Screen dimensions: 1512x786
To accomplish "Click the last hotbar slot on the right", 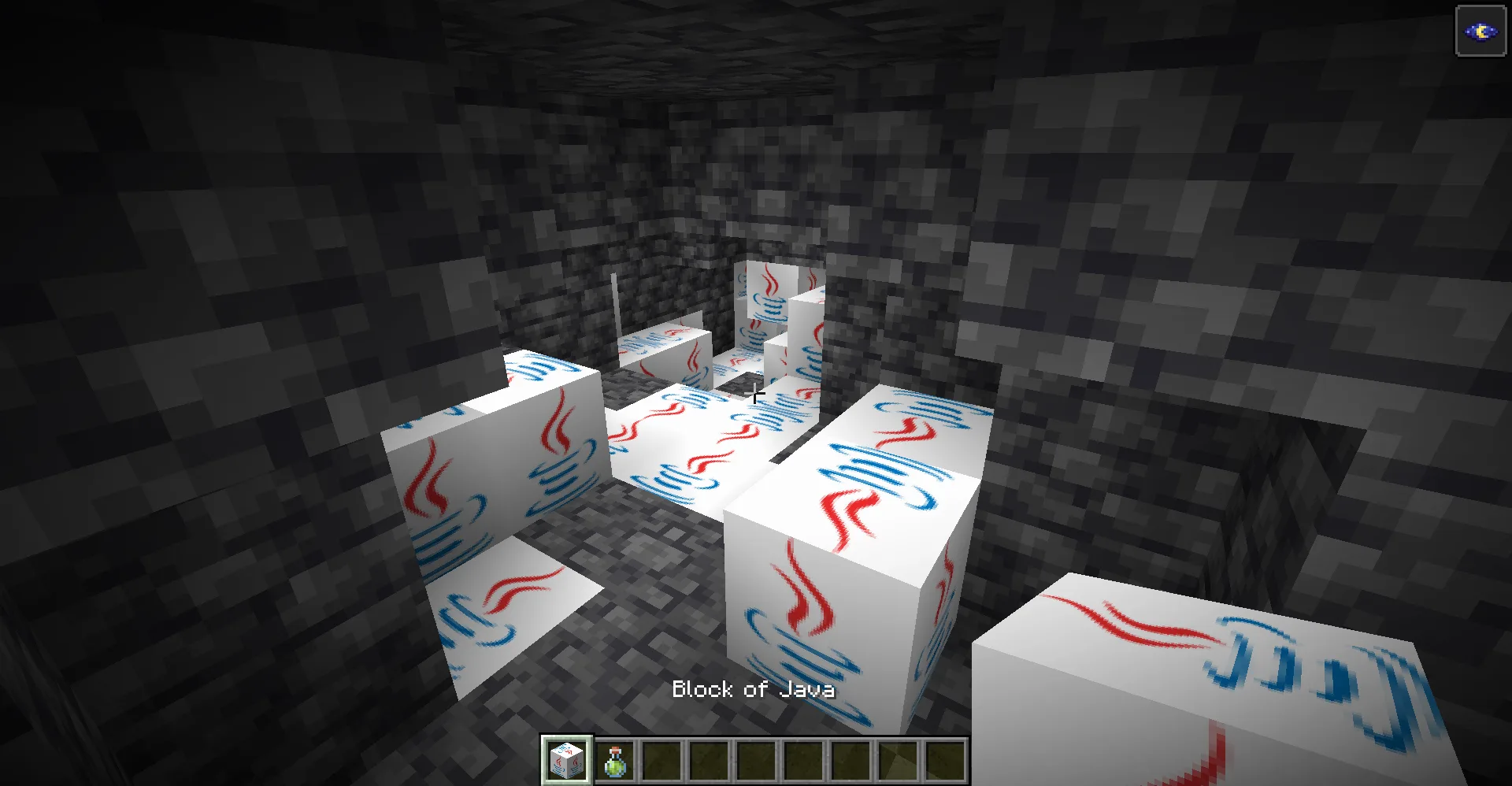I will click(944, 761).
